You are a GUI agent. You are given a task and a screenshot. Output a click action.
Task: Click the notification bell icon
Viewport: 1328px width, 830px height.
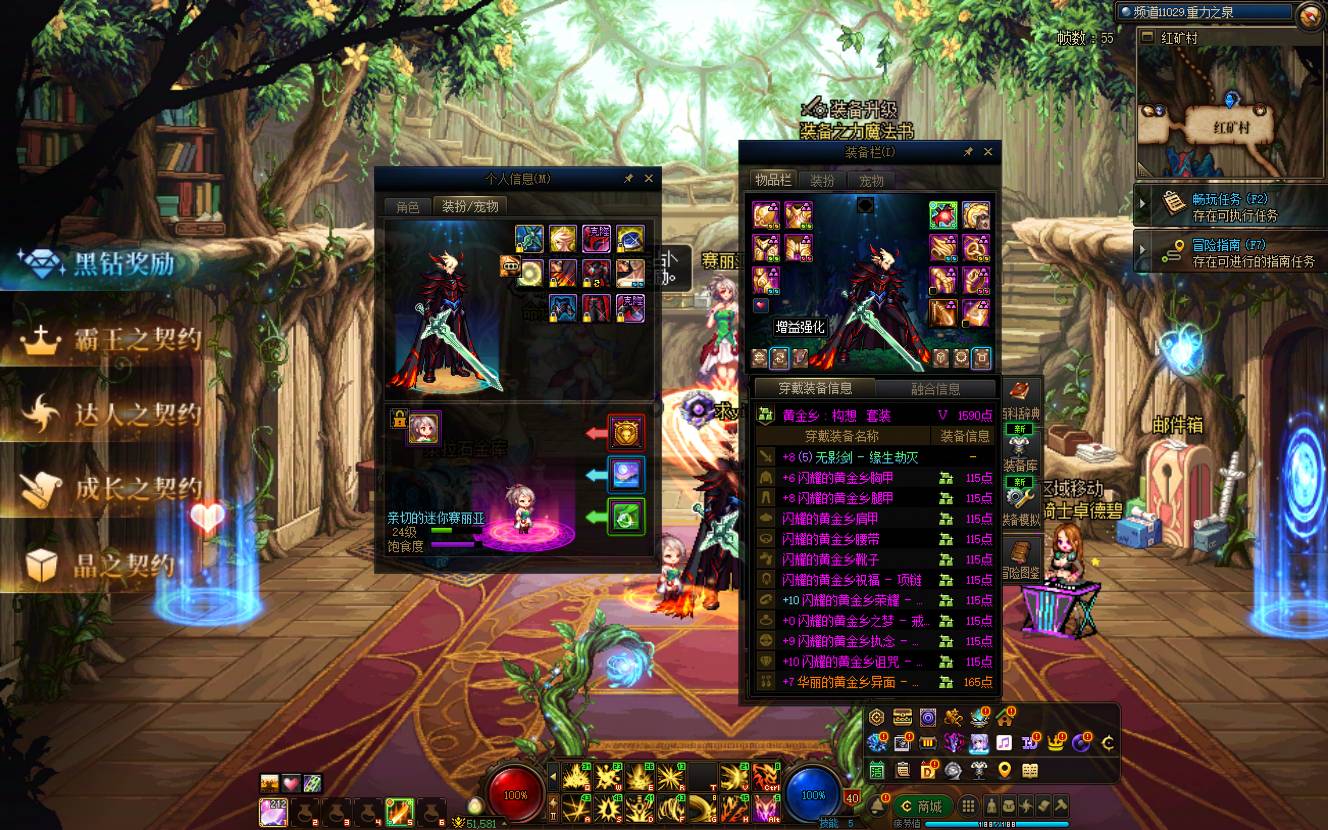(x=877, y=806)
